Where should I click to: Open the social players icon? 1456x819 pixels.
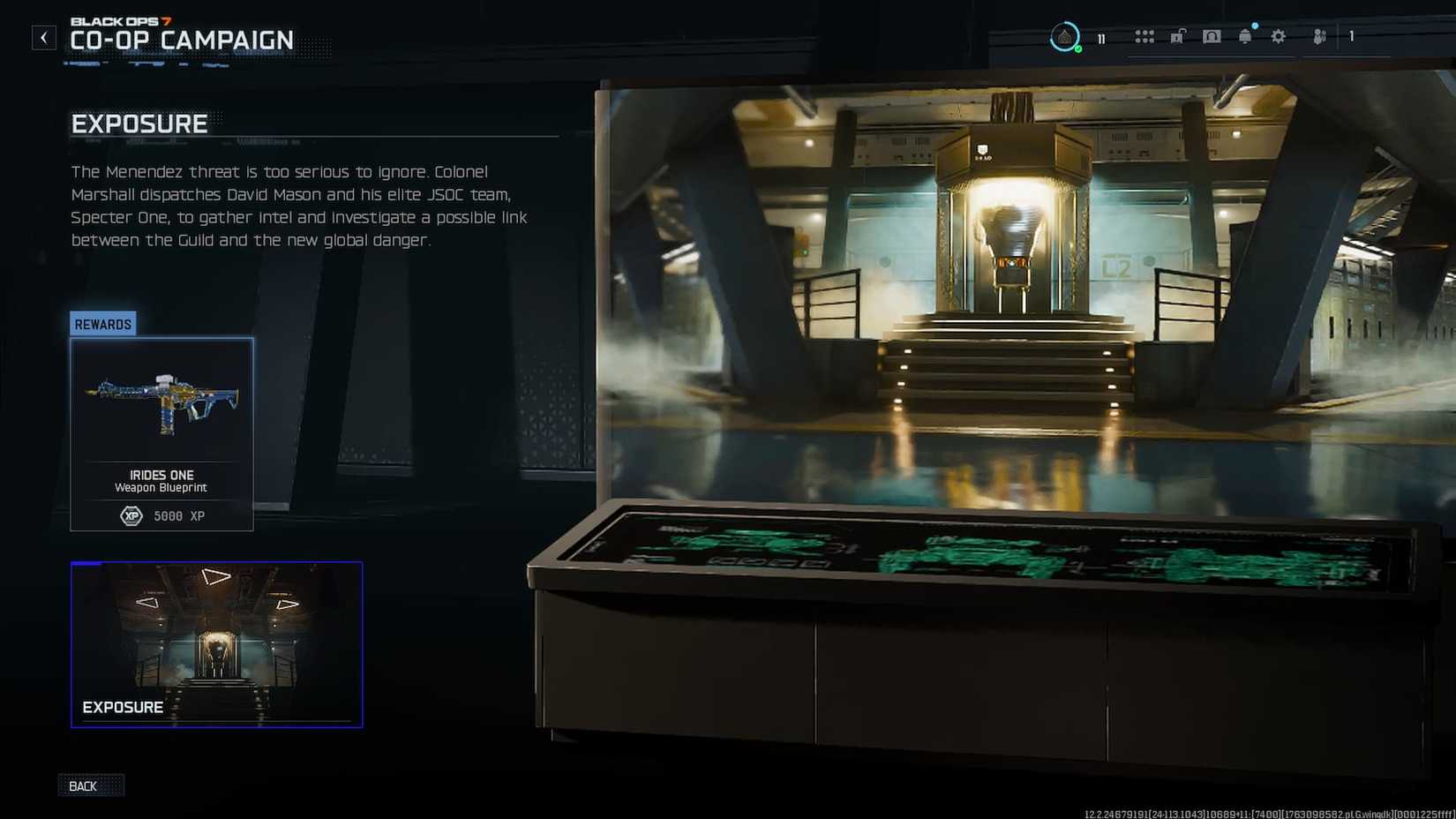tap(1318, 36)
